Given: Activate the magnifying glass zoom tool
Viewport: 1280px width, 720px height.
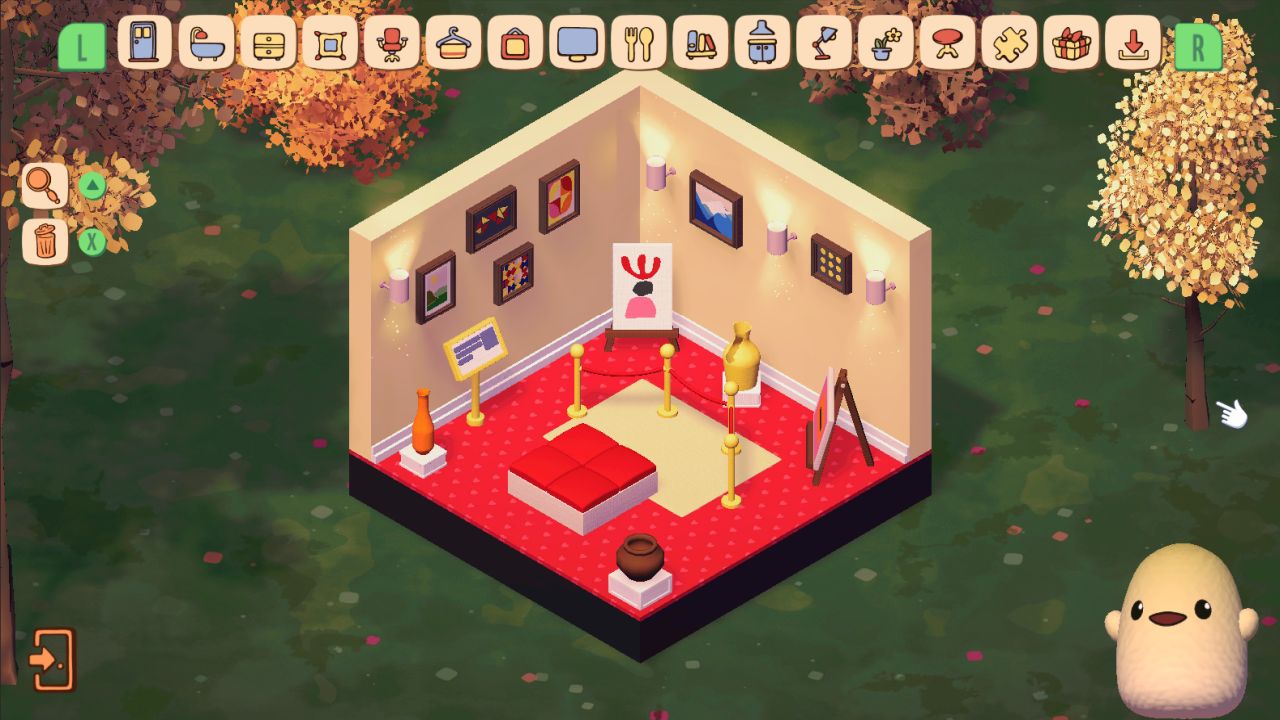Looking at the screenshot, I should tap(44, 186).
